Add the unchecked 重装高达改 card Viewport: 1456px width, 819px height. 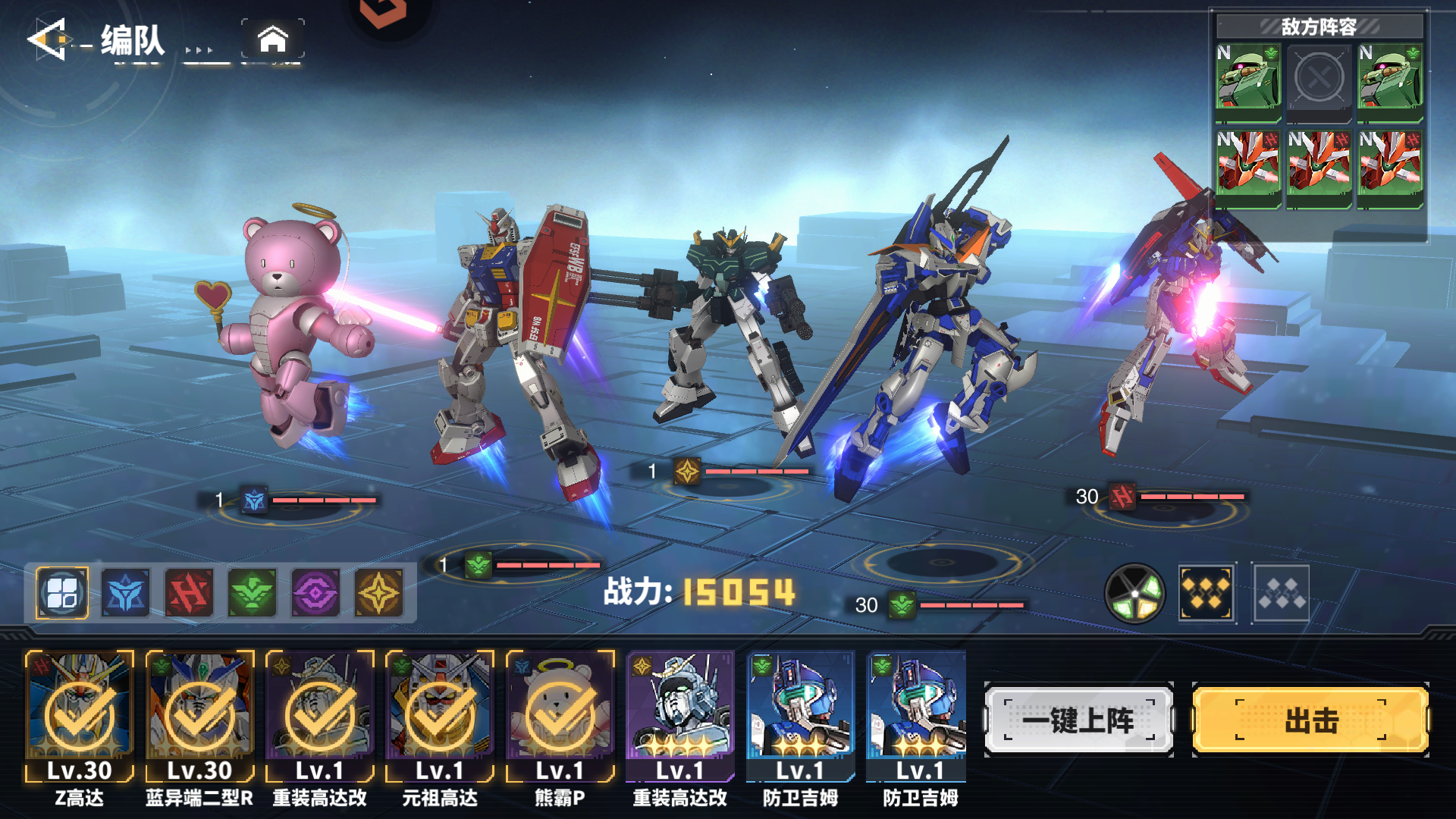coord(680,717)
